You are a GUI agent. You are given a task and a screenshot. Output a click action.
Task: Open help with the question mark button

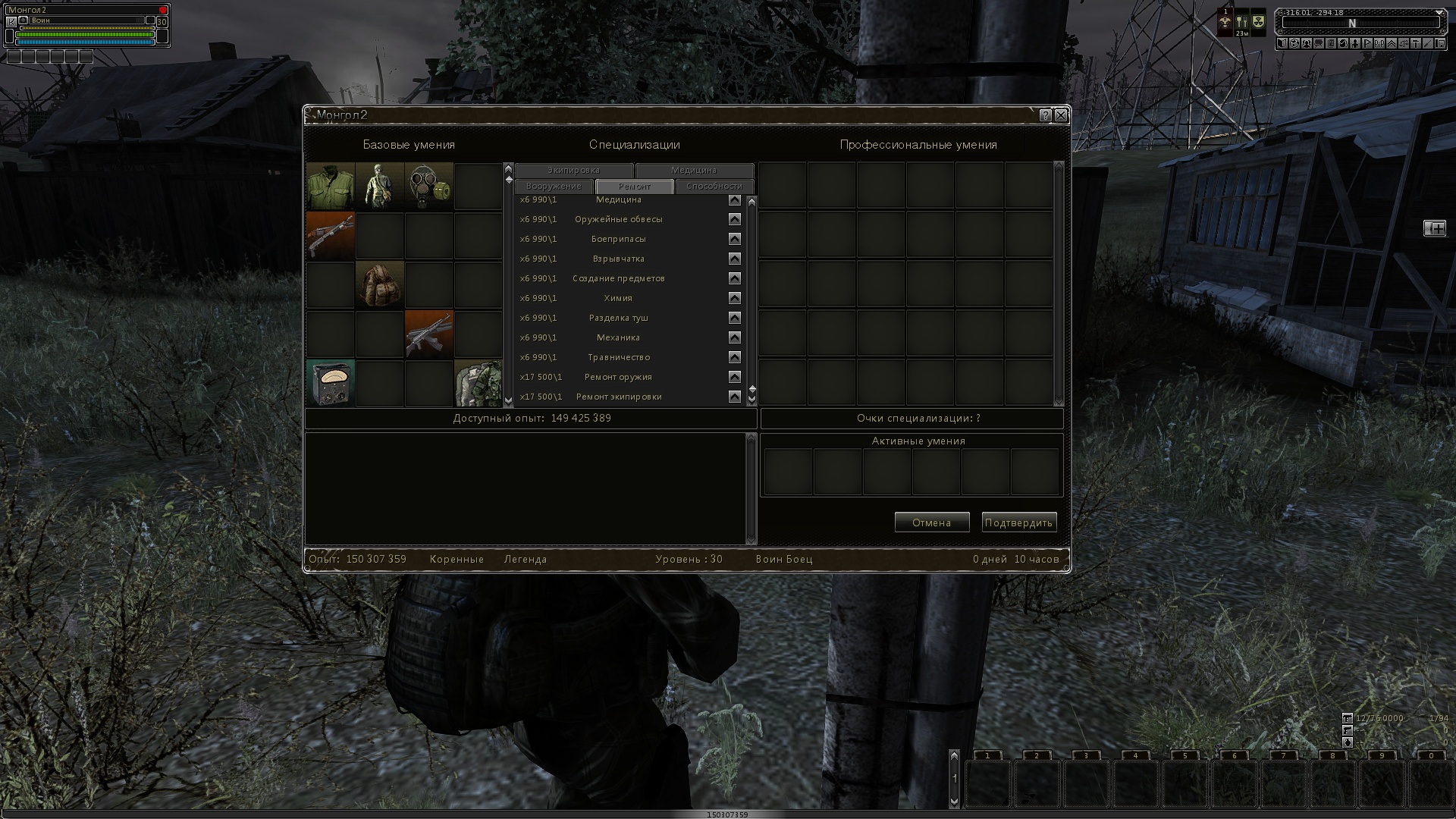pos(1046,115)
